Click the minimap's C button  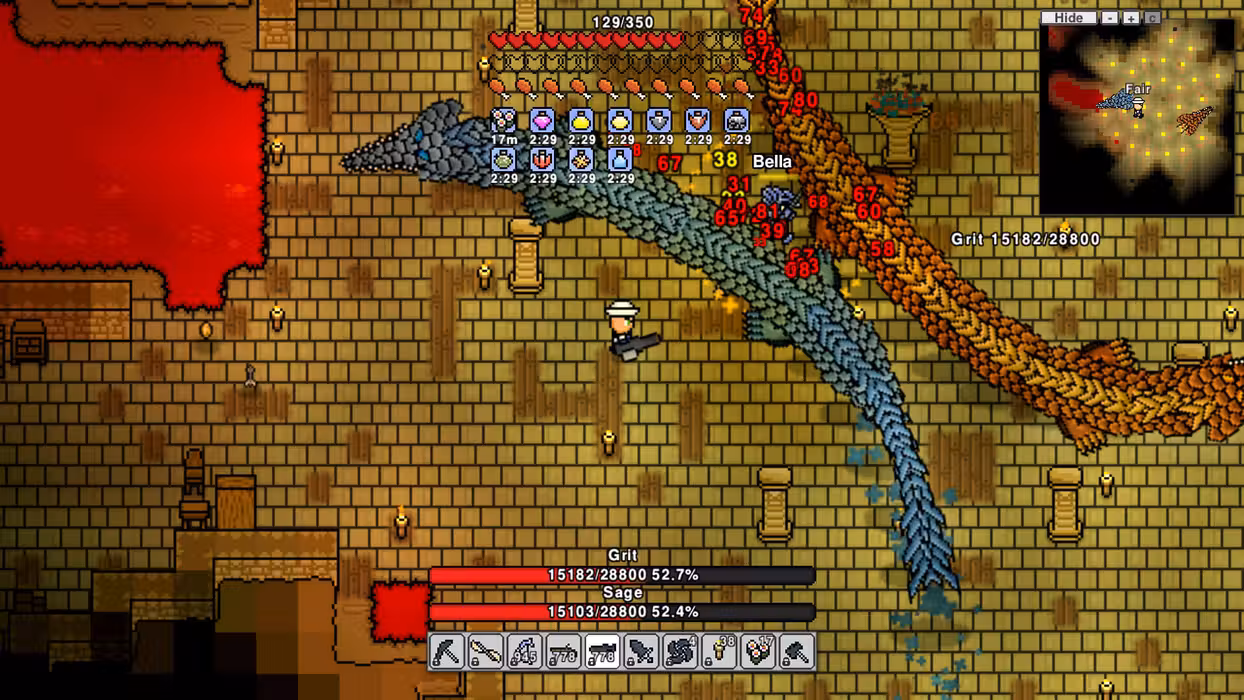pyautogui.click(x=1152, y=18)
